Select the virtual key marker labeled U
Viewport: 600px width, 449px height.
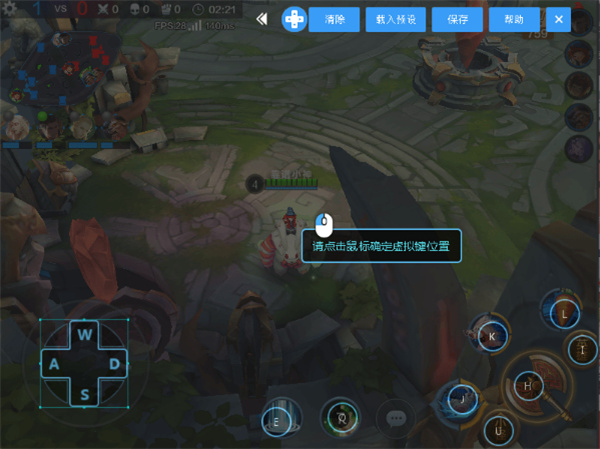[498, 432]
